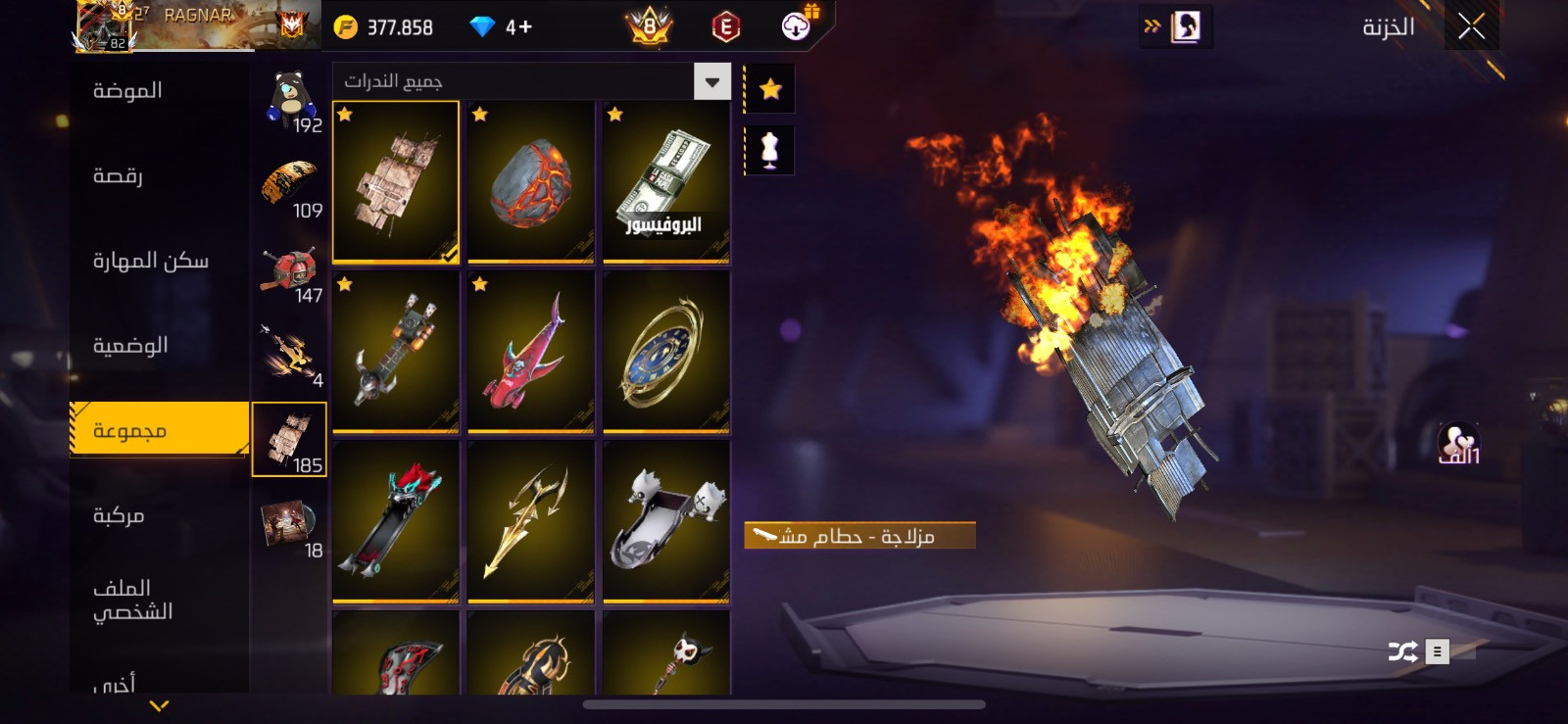
Task: Open the teddy bear subcategory with 192 items
Action: pyautogui.click(x=290, y=101)
